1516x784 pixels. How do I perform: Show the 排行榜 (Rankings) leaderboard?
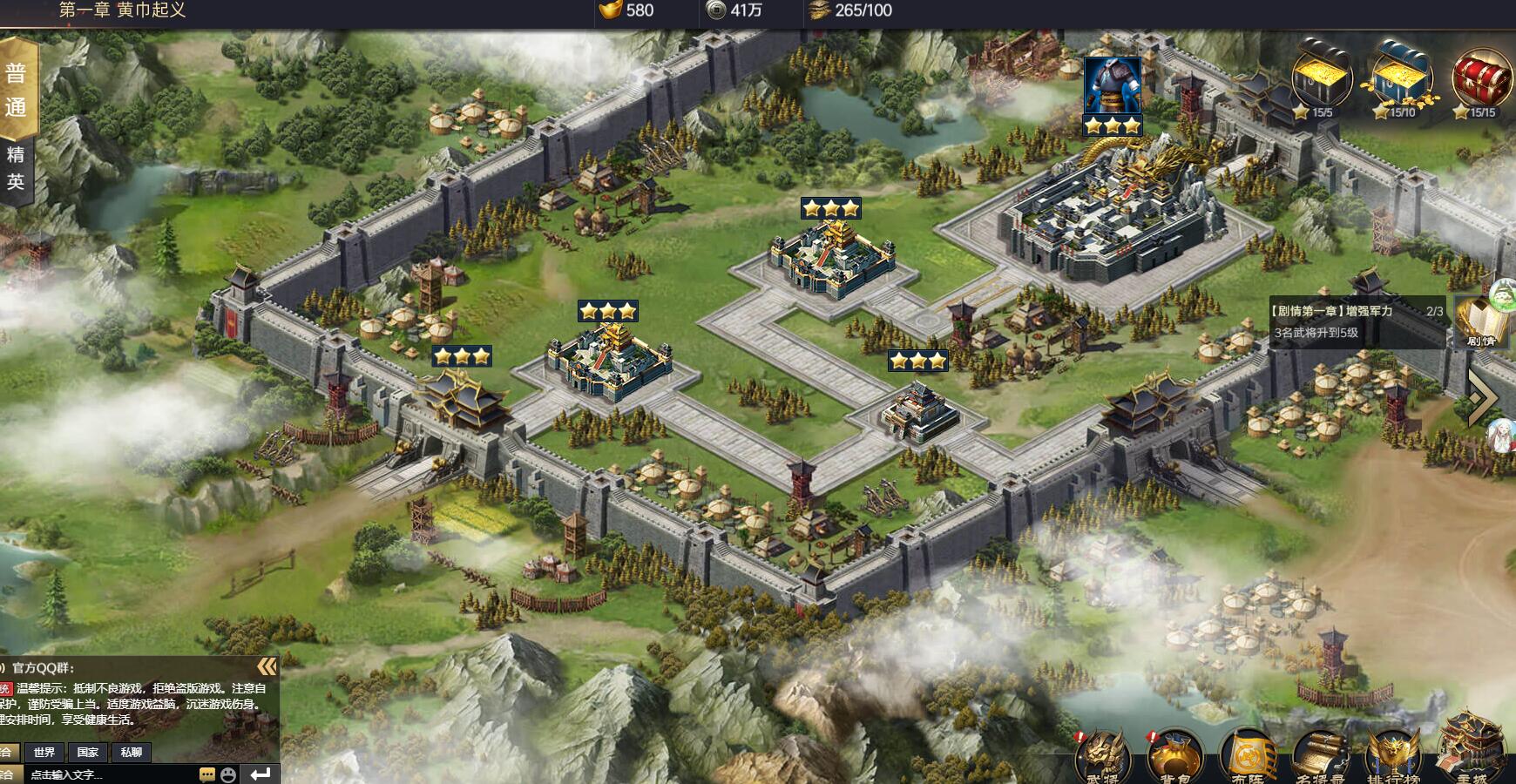tap(1393, 758)
